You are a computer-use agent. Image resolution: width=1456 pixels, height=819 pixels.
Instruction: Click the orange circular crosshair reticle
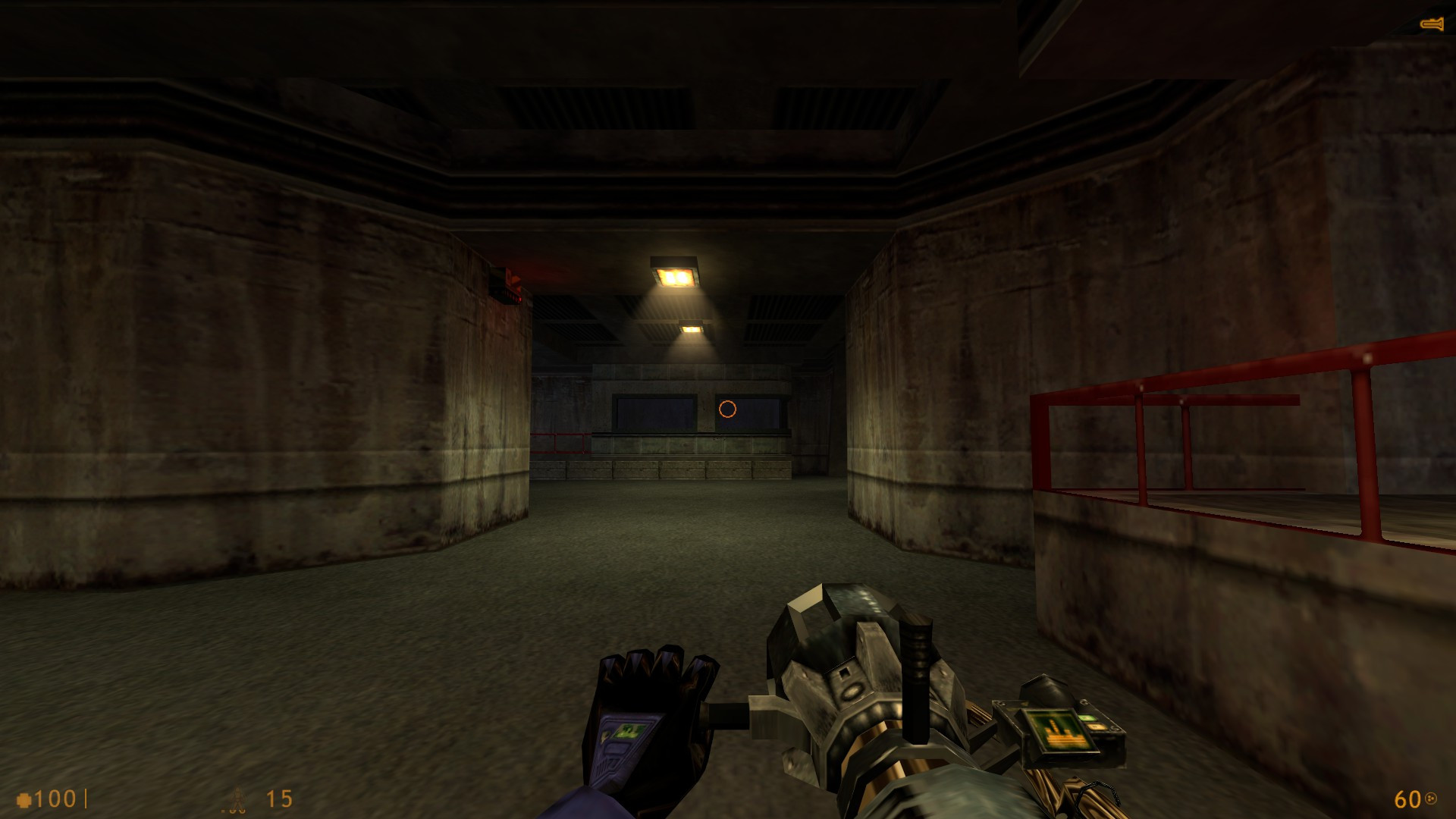coord(727,410)
